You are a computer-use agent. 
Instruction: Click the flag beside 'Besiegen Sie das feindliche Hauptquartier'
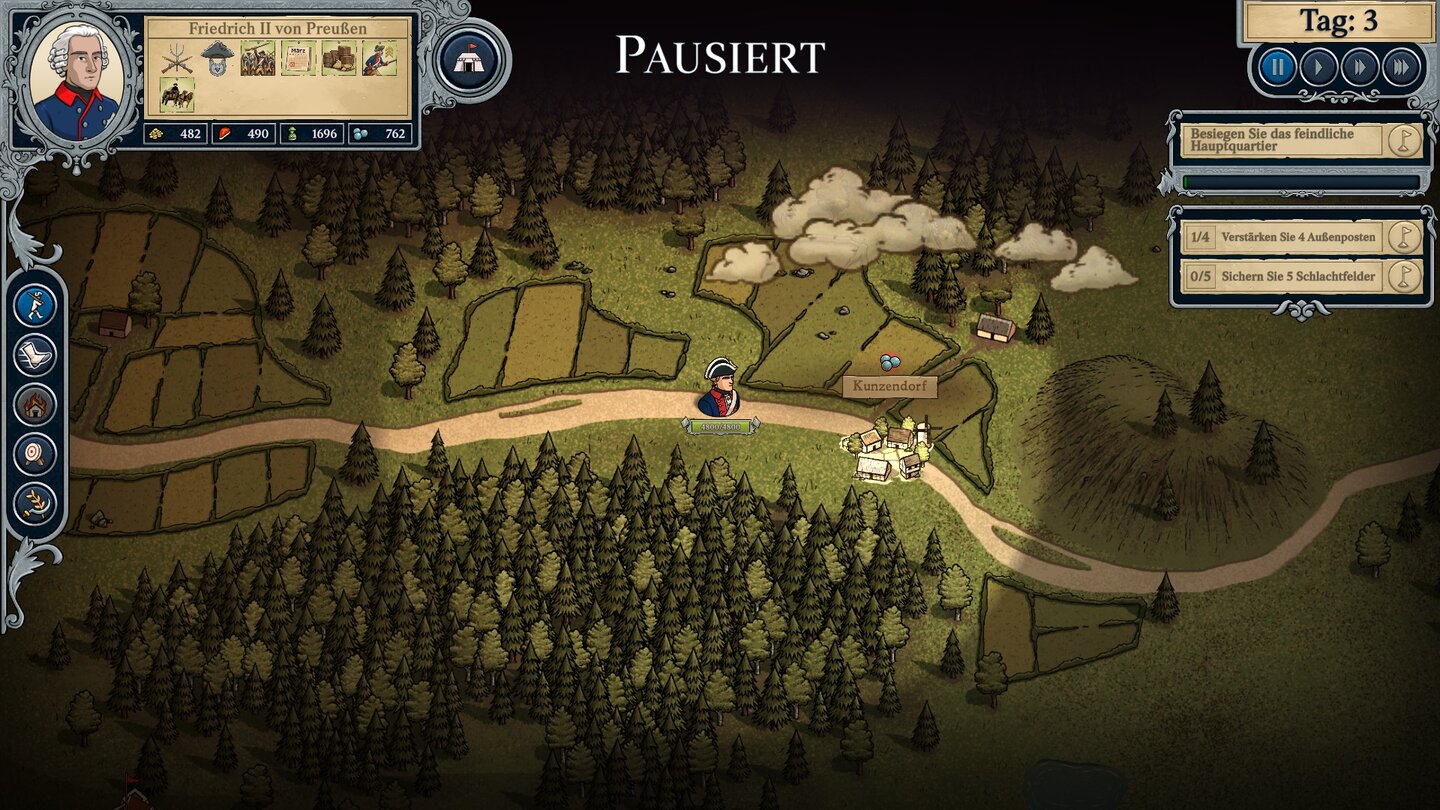(x=1404, y=141)
